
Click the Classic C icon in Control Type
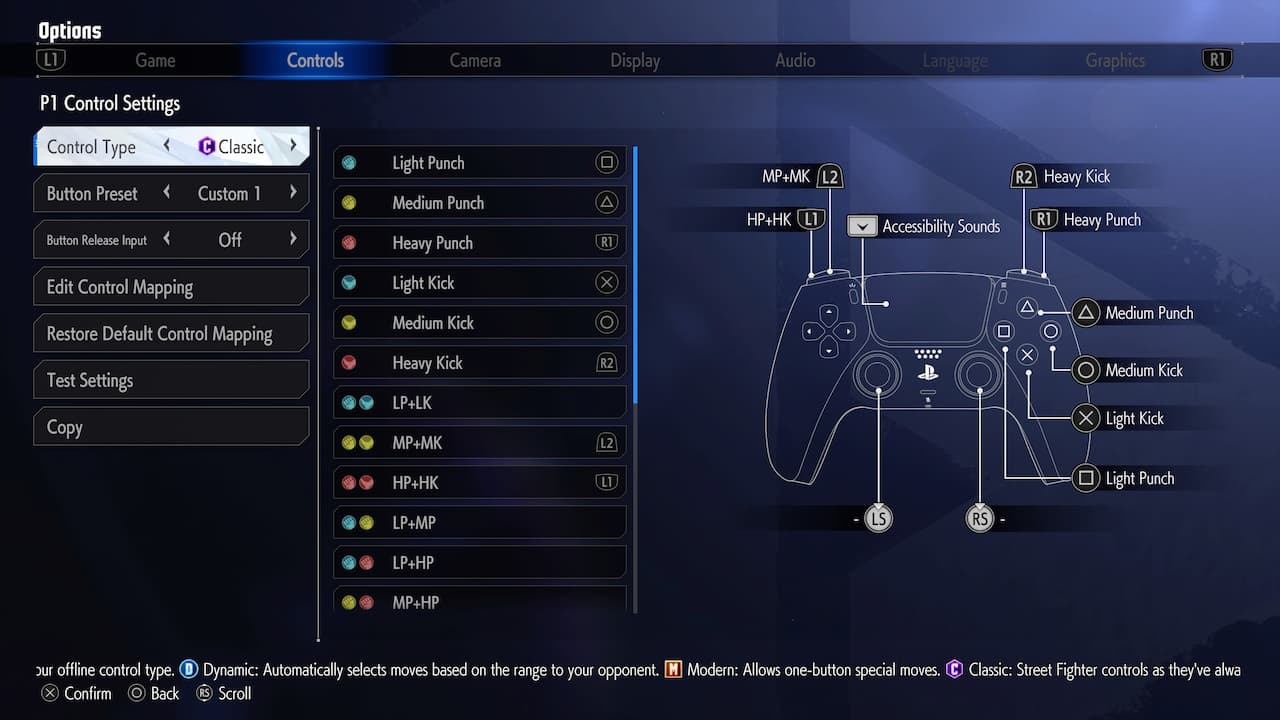click(207, 147)
